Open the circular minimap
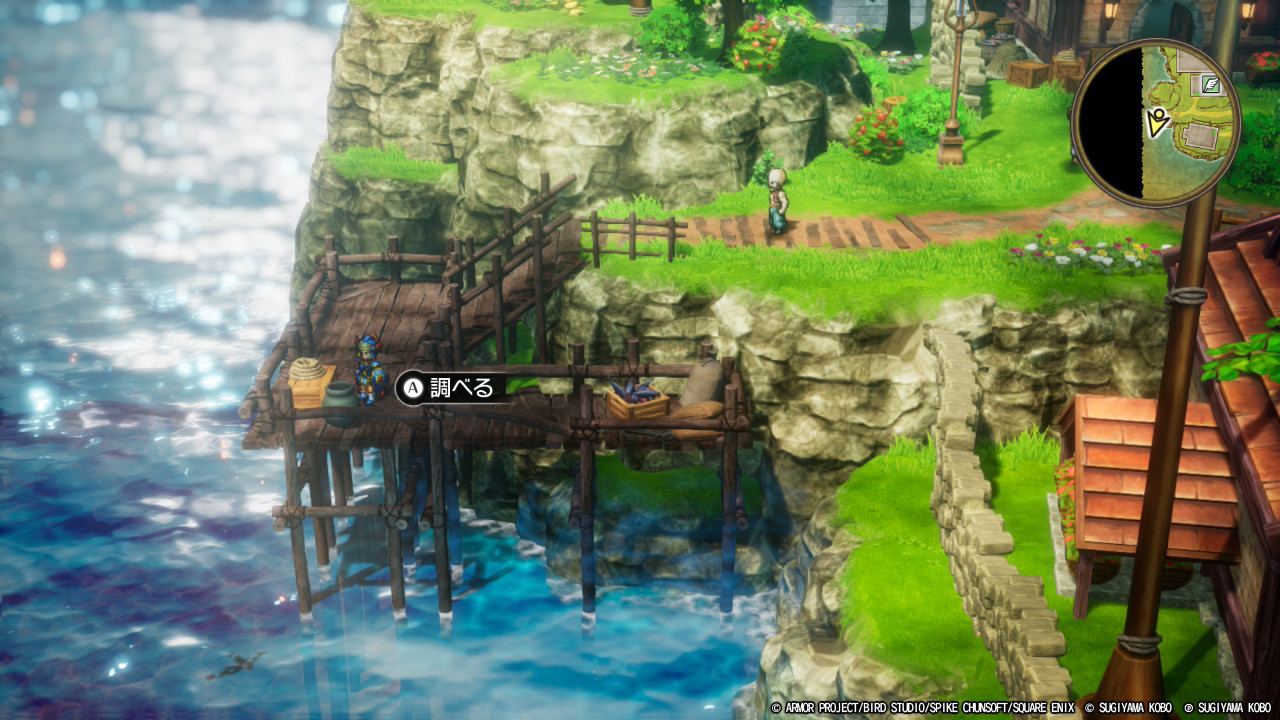 click(1155, 123)
